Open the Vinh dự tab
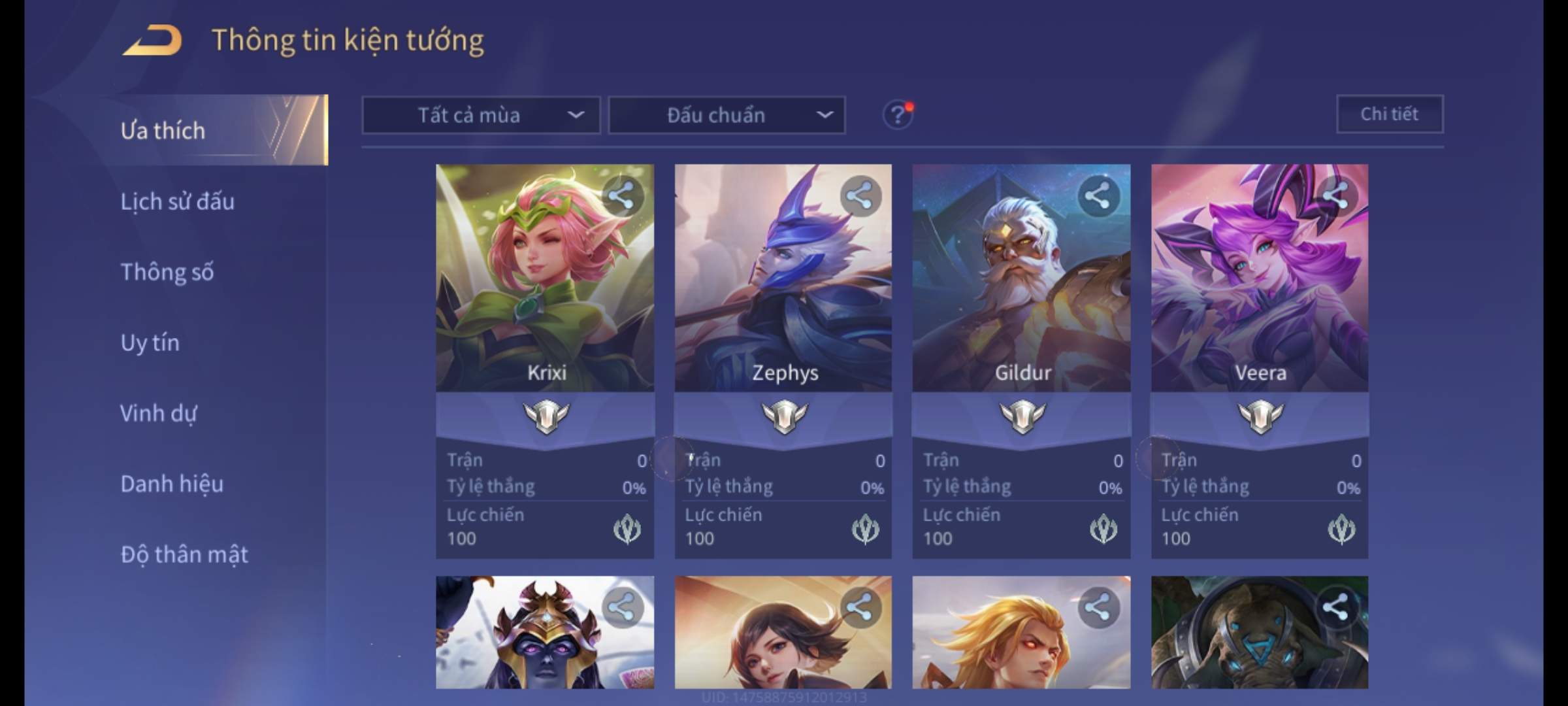The width and height of the screenshot is (1568, 706). pos(158,413)
